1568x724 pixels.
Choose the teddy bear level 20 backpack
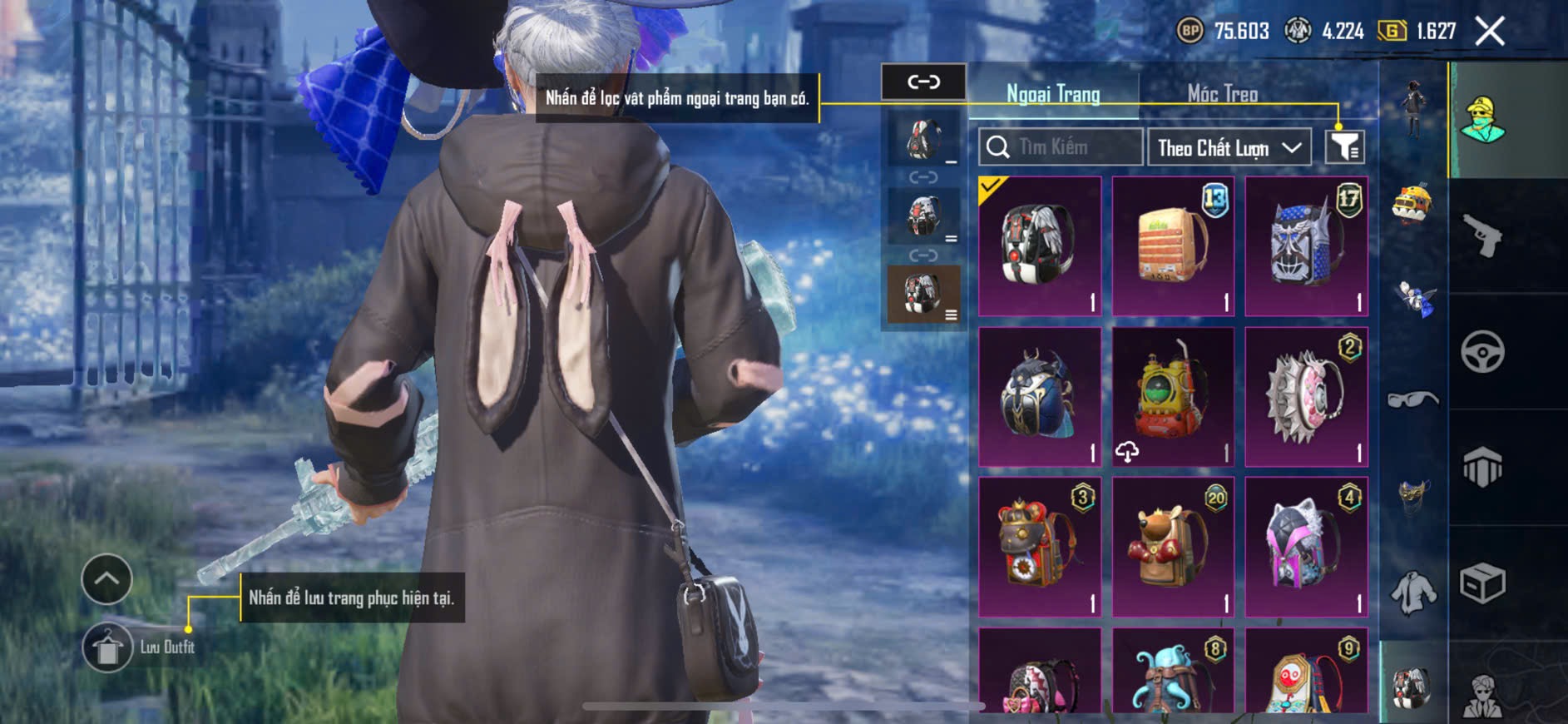[1173, 548]
